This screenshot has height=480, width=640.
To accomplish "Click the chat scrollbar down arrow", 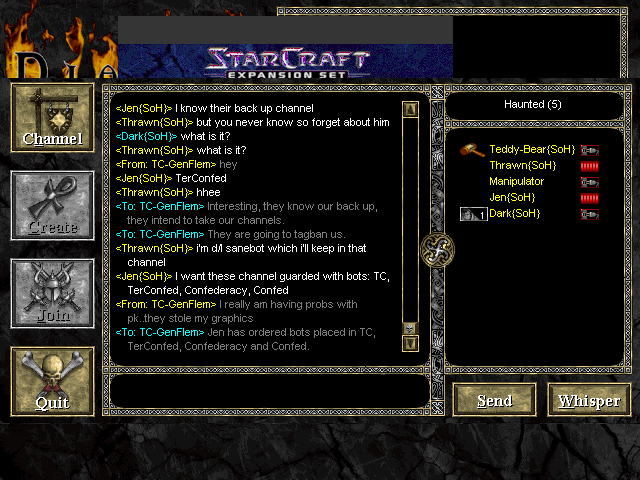I will point(410,343).
